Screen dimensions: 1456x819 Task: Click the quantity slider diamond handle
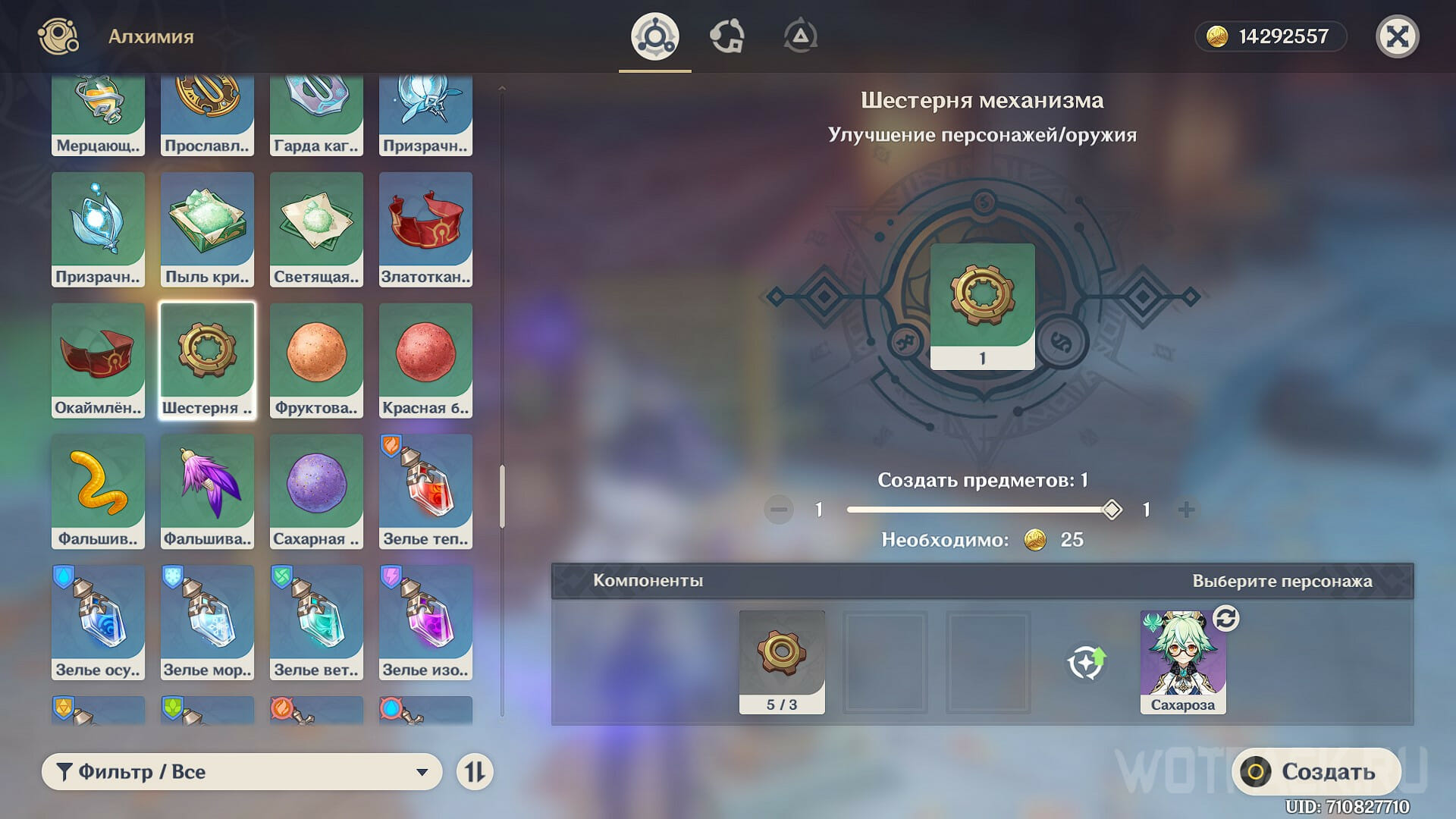[x=1112, y=510]
